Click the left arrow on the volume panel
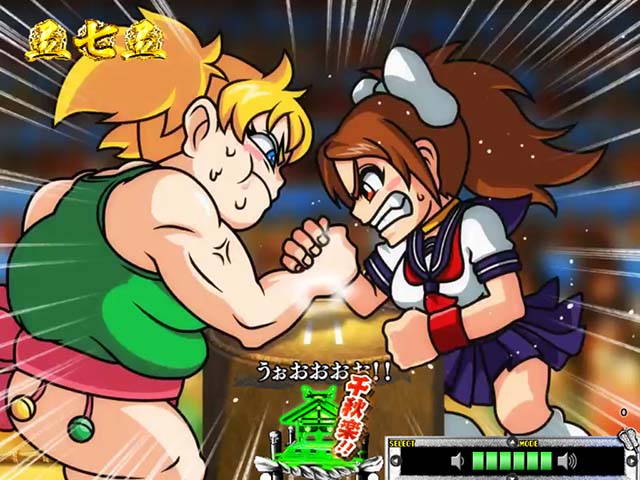640x480 pixels. pos(393,461)
